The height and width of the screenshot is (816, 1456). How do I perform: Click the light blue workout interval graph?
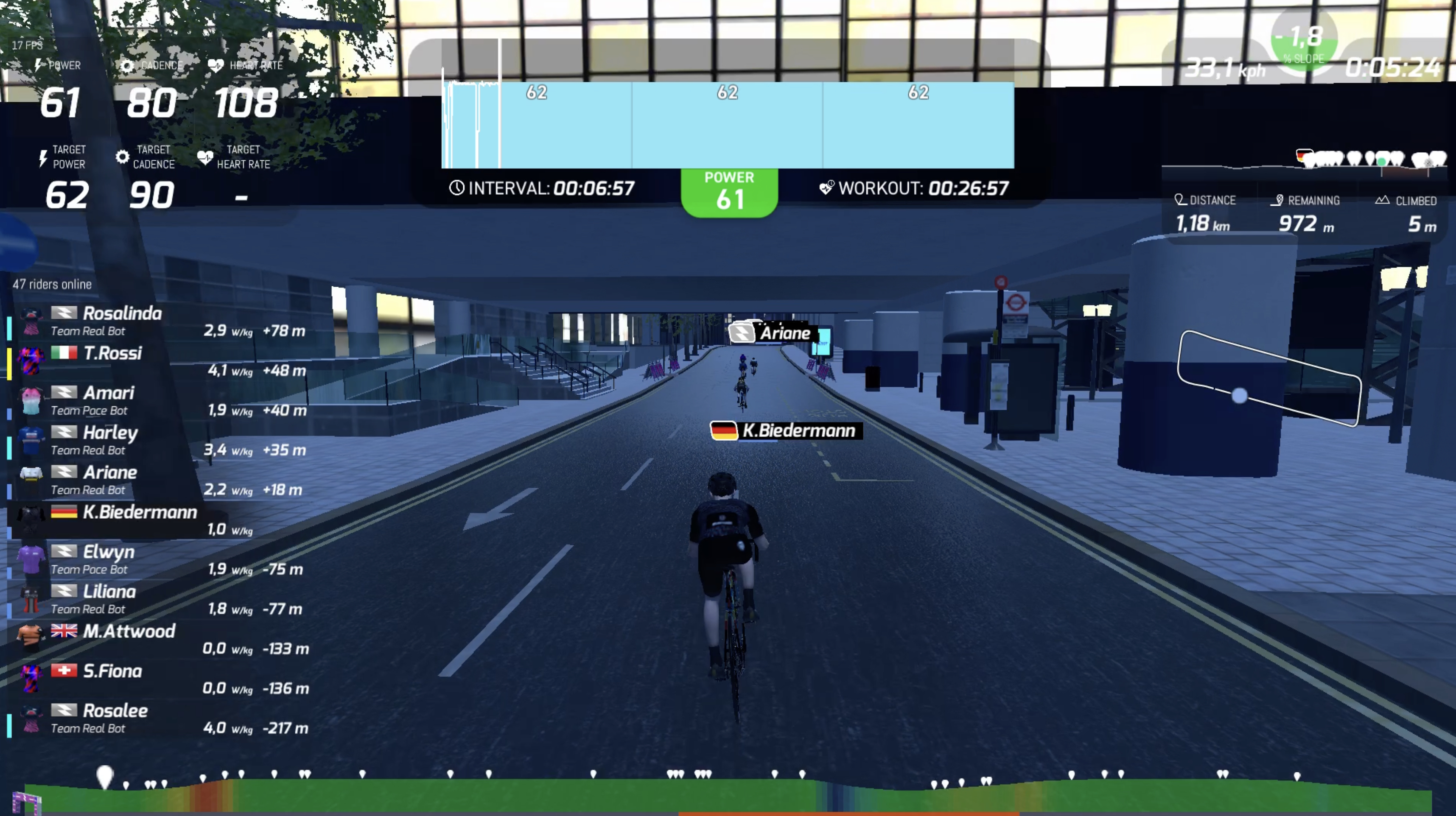point(728,126)
